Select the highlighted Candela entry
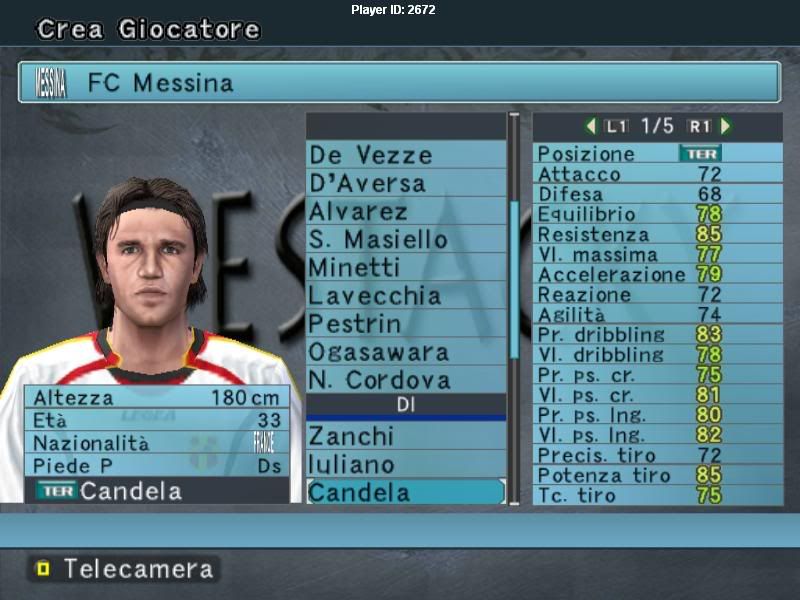Image resolution: width=800 pixels, height=600 pixels. 405,492
